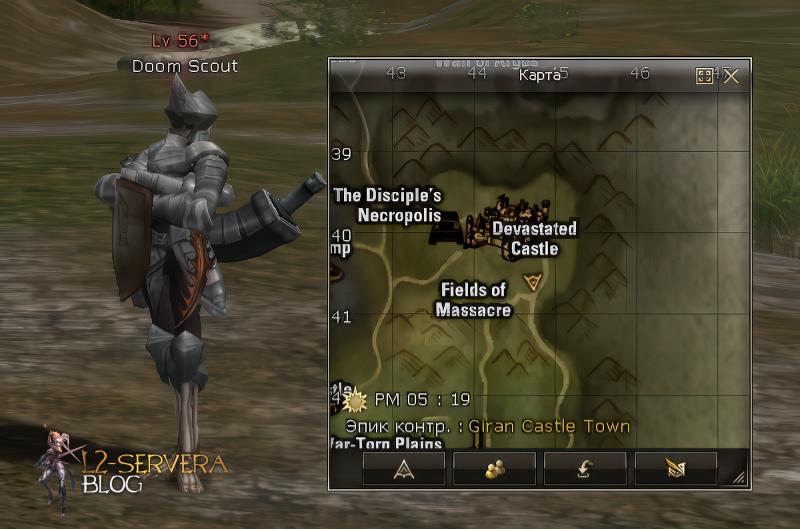Viewport: 800px width, 529px height.
Task: Click the winged emblem map button
Action: pyautogui.click(x=675, y=468)
